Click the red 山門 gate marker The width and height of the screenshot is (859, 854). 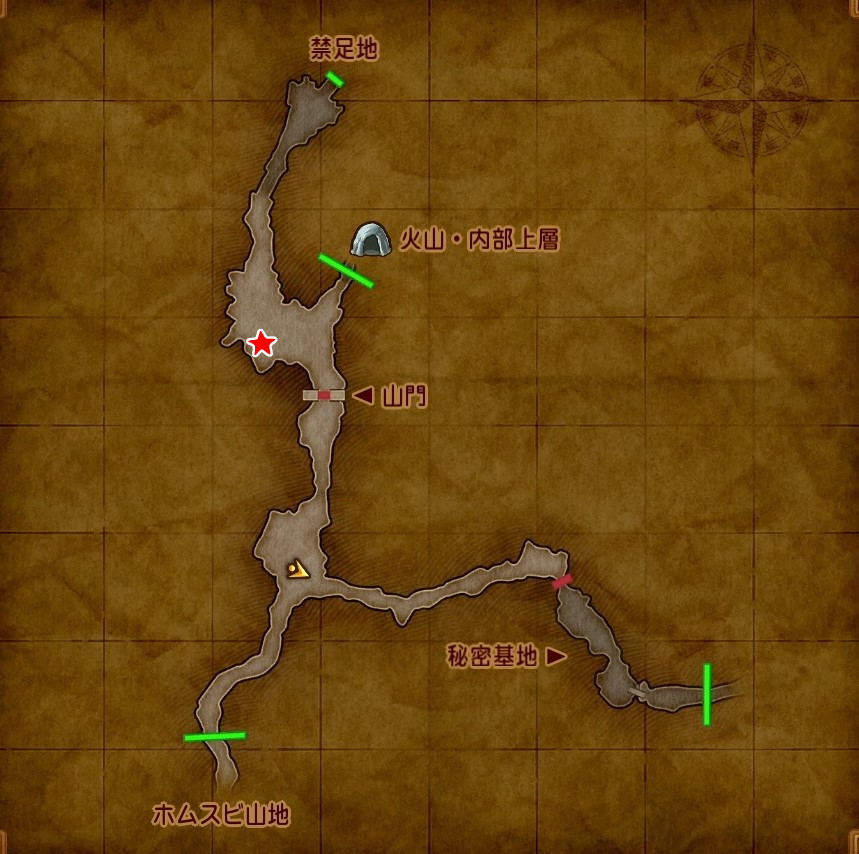click(324, 395)
